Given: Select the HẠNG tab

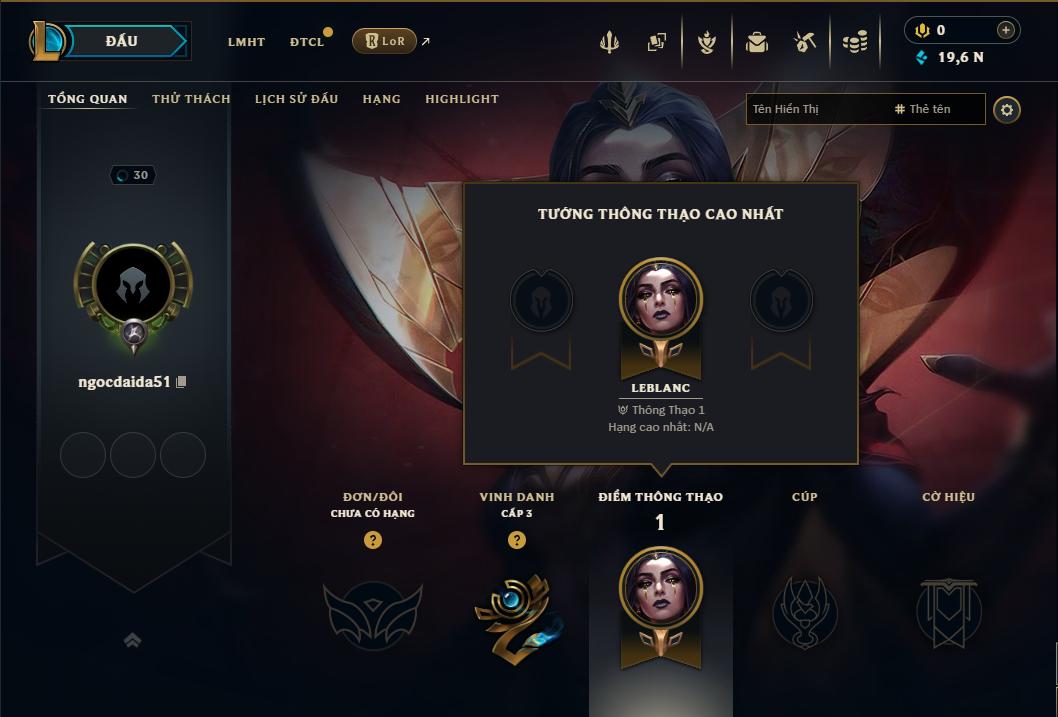Looking at the screenshot, I should pos(381,99).
